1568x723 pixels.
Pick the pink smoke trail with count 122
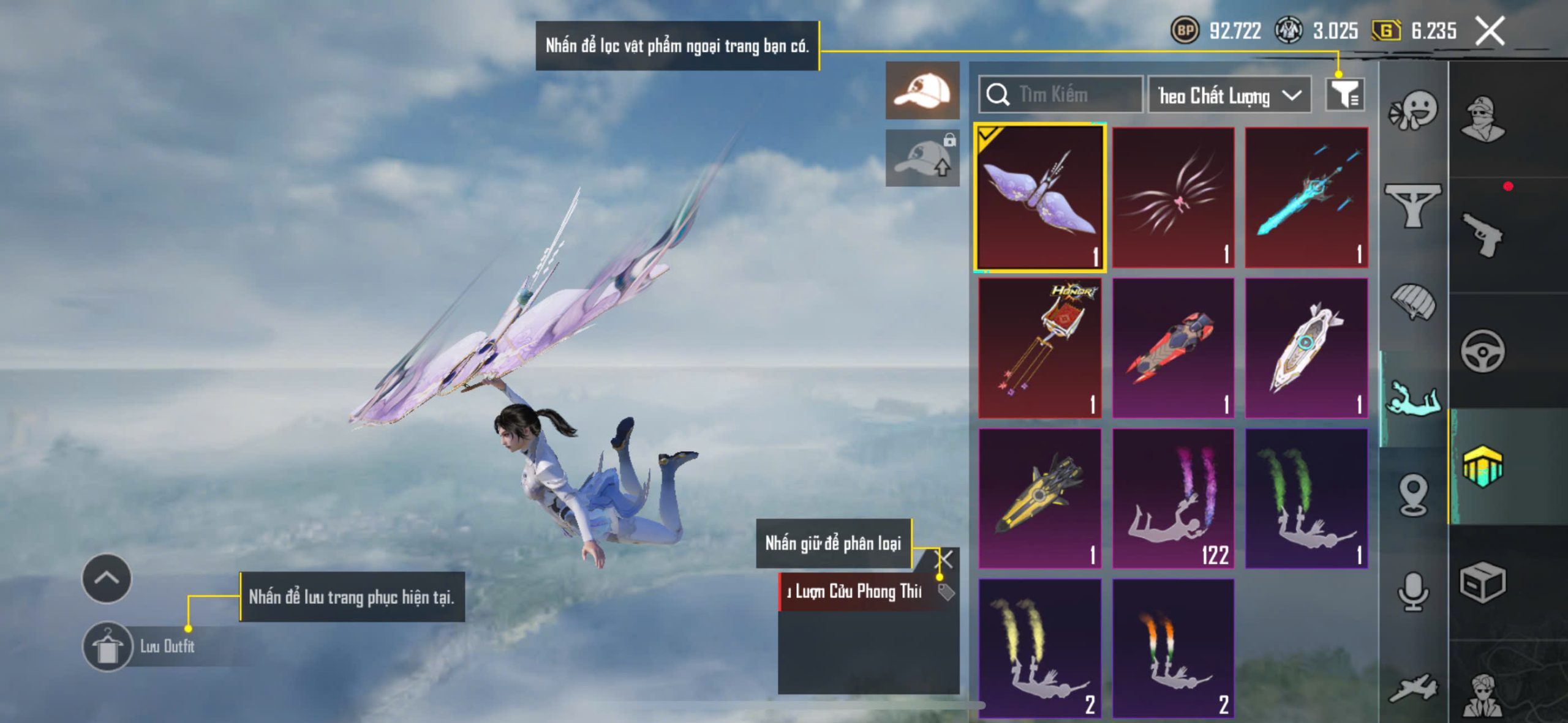[1173, 498]
